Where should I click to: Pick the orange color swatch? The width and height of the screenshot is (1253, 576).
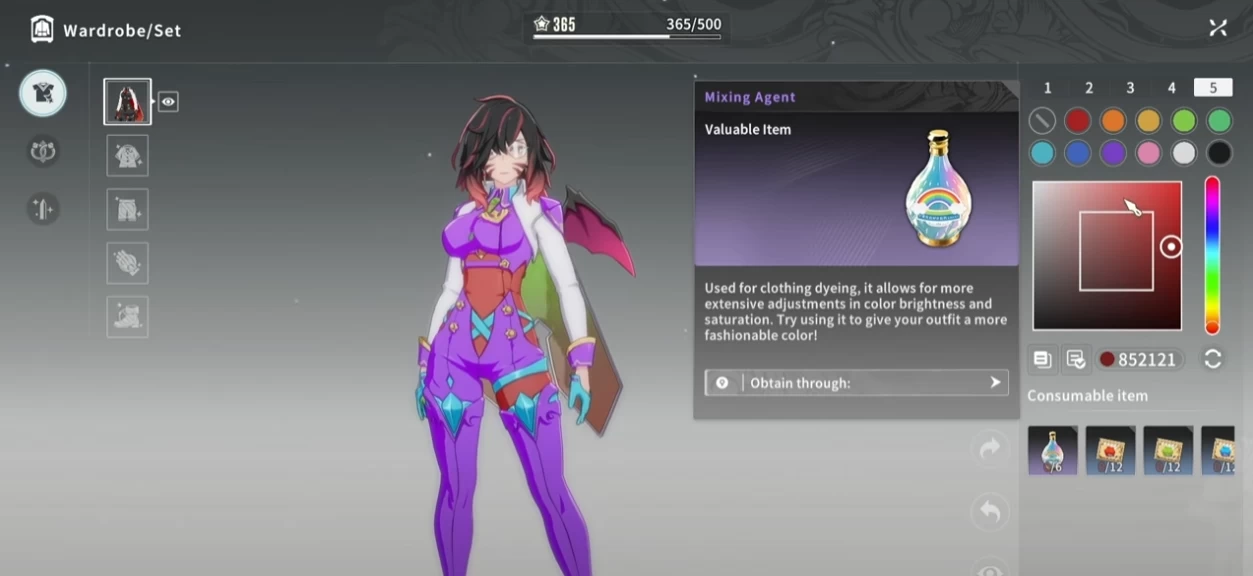pos(1113,121)
